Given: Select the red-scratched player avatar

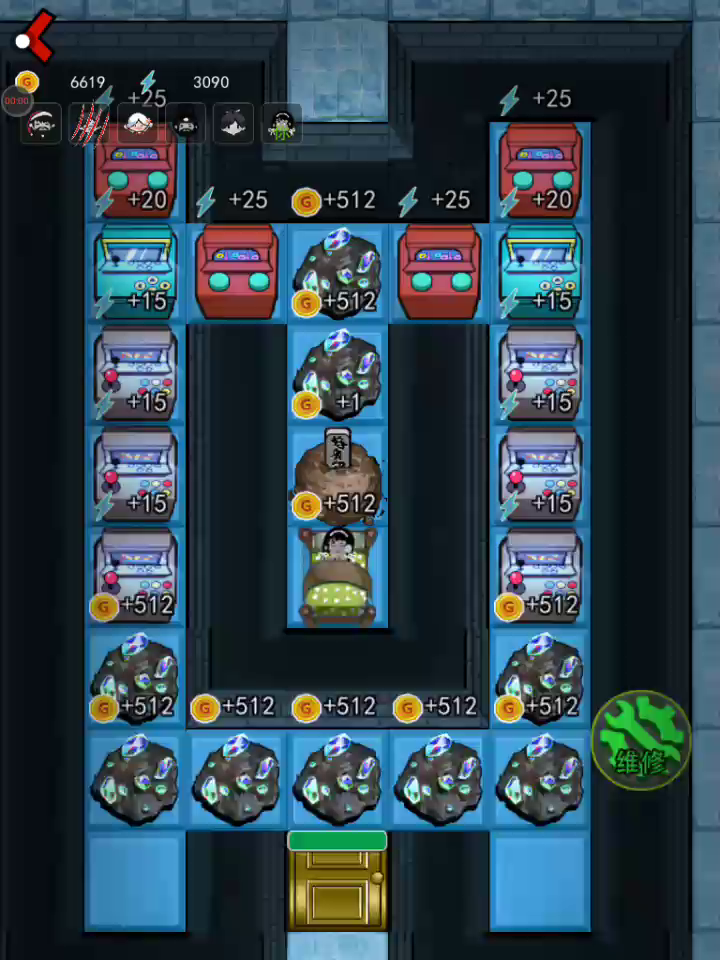Looking at the screenshot, I should [89, 124].
